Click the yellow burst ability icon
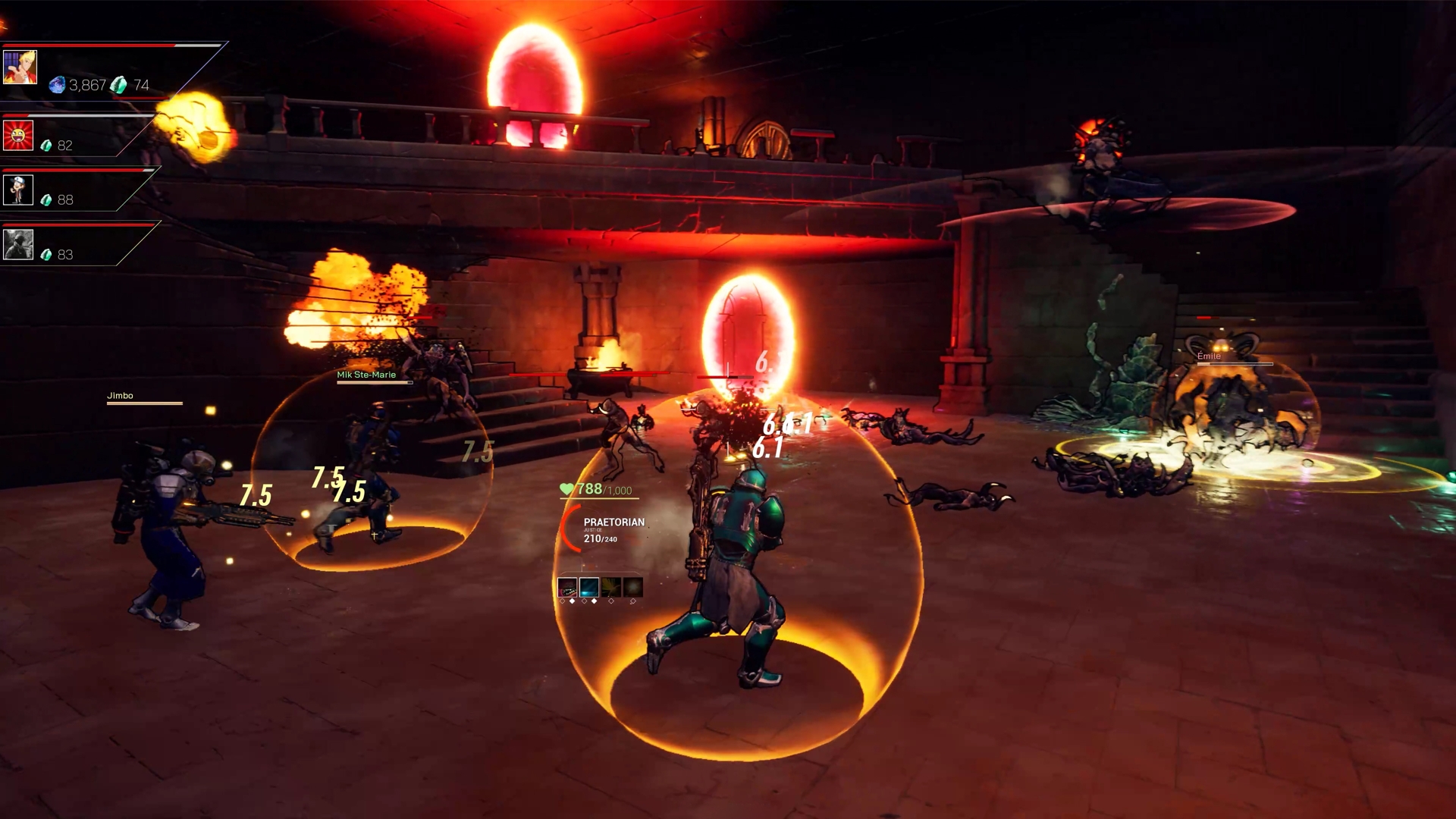1456x819 pixels. (x=611, y=587)
